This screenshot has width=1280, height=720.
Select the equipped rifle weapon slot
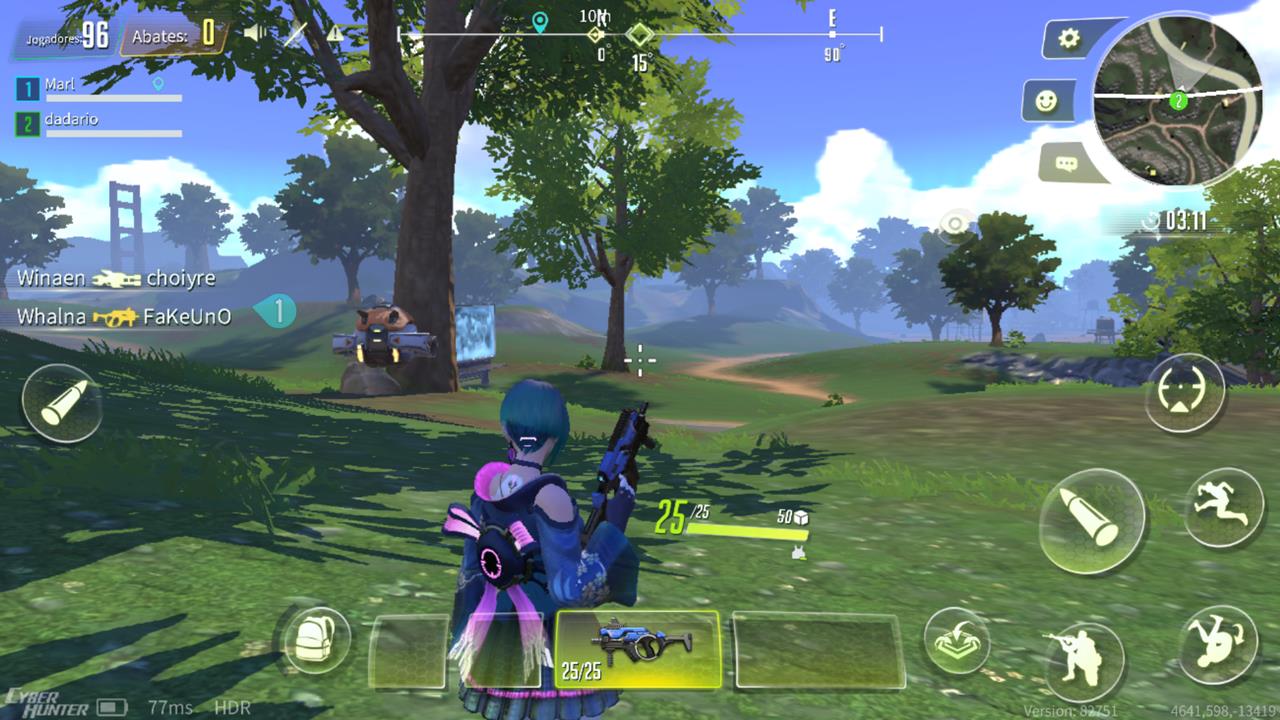point(637,650)
